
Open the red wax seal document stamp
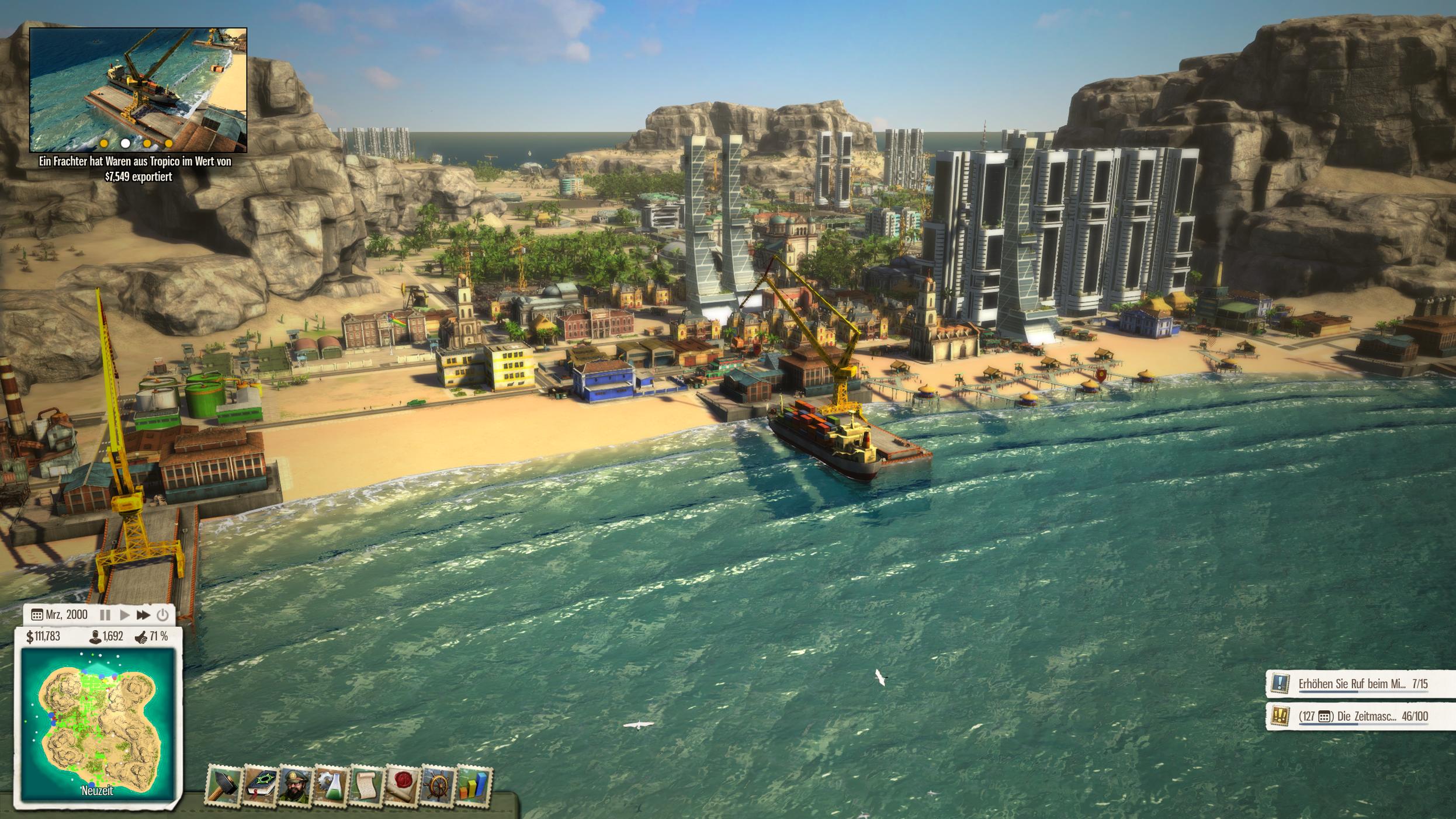[402, 786]
